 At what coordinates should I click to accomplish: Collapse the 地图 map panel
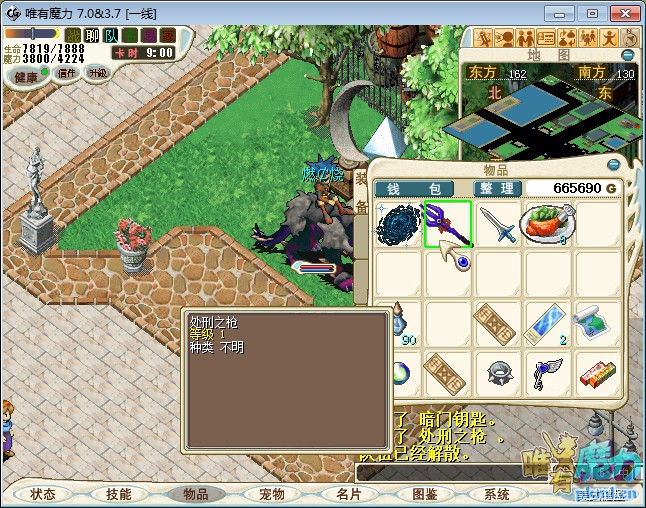[628, 55]
